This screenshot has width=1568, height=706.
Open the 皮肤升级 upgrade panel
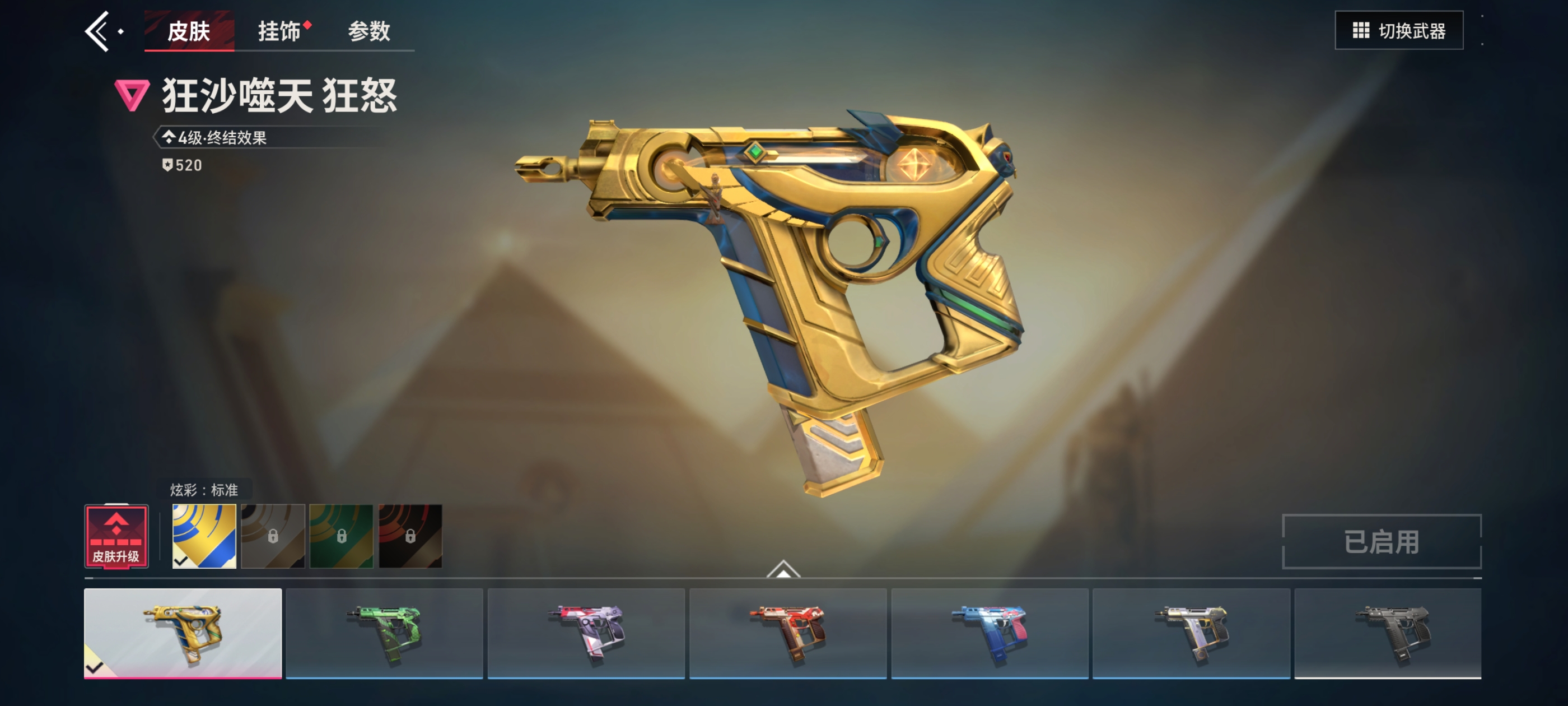[x=116, y=537]
